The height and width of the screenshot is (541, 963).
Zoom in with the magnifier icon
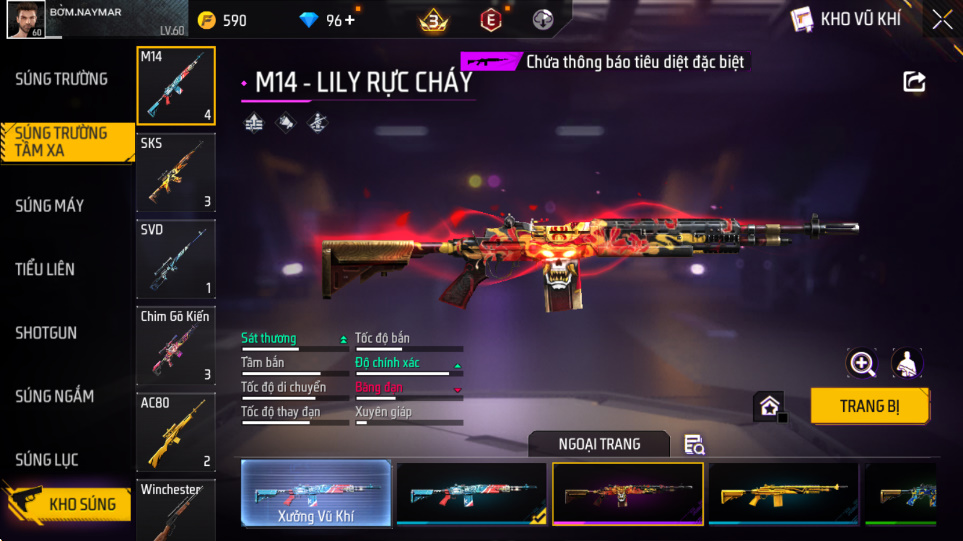tap(861, 363)
